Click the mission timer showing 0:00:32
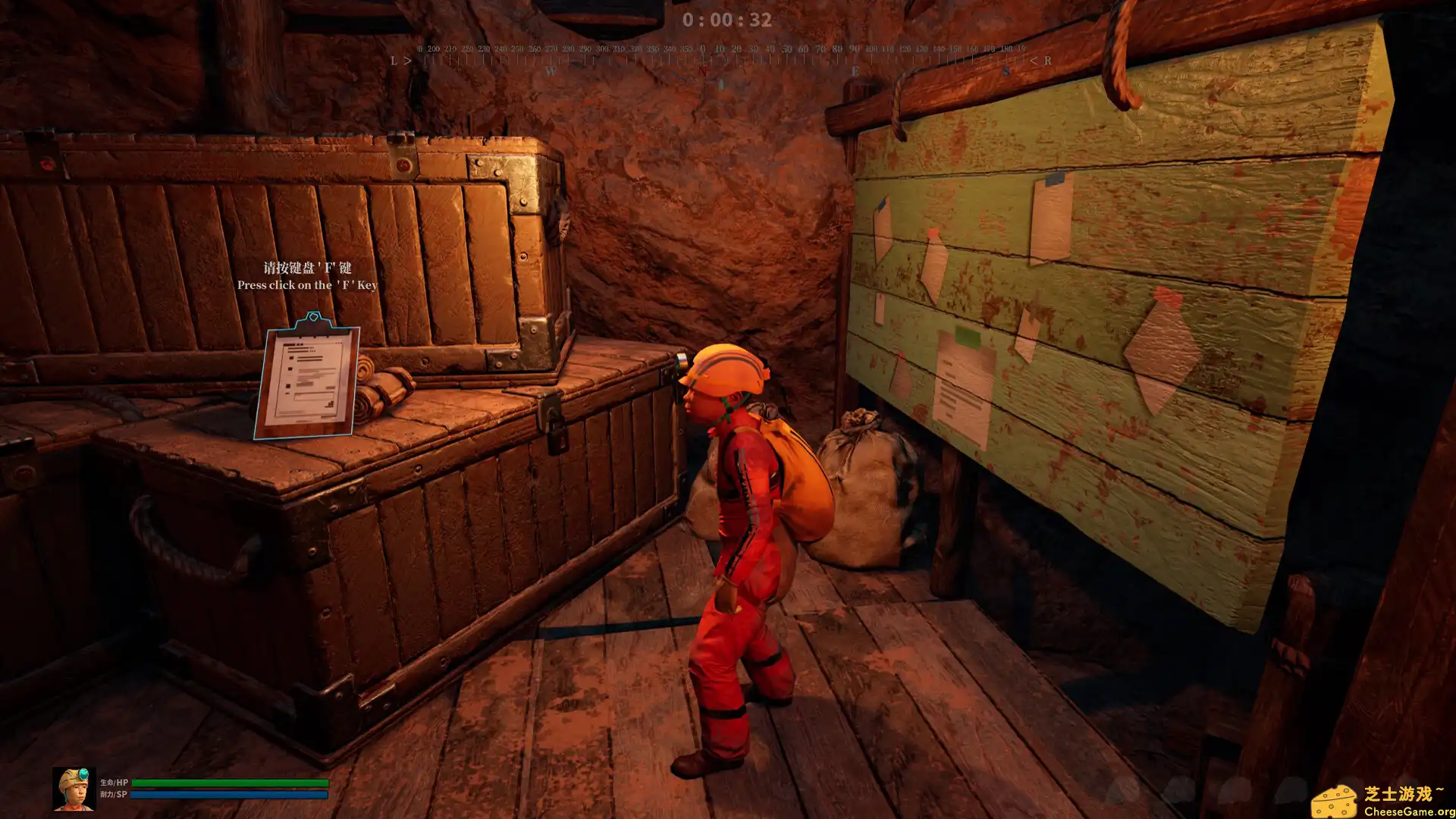 click(728, 20)
